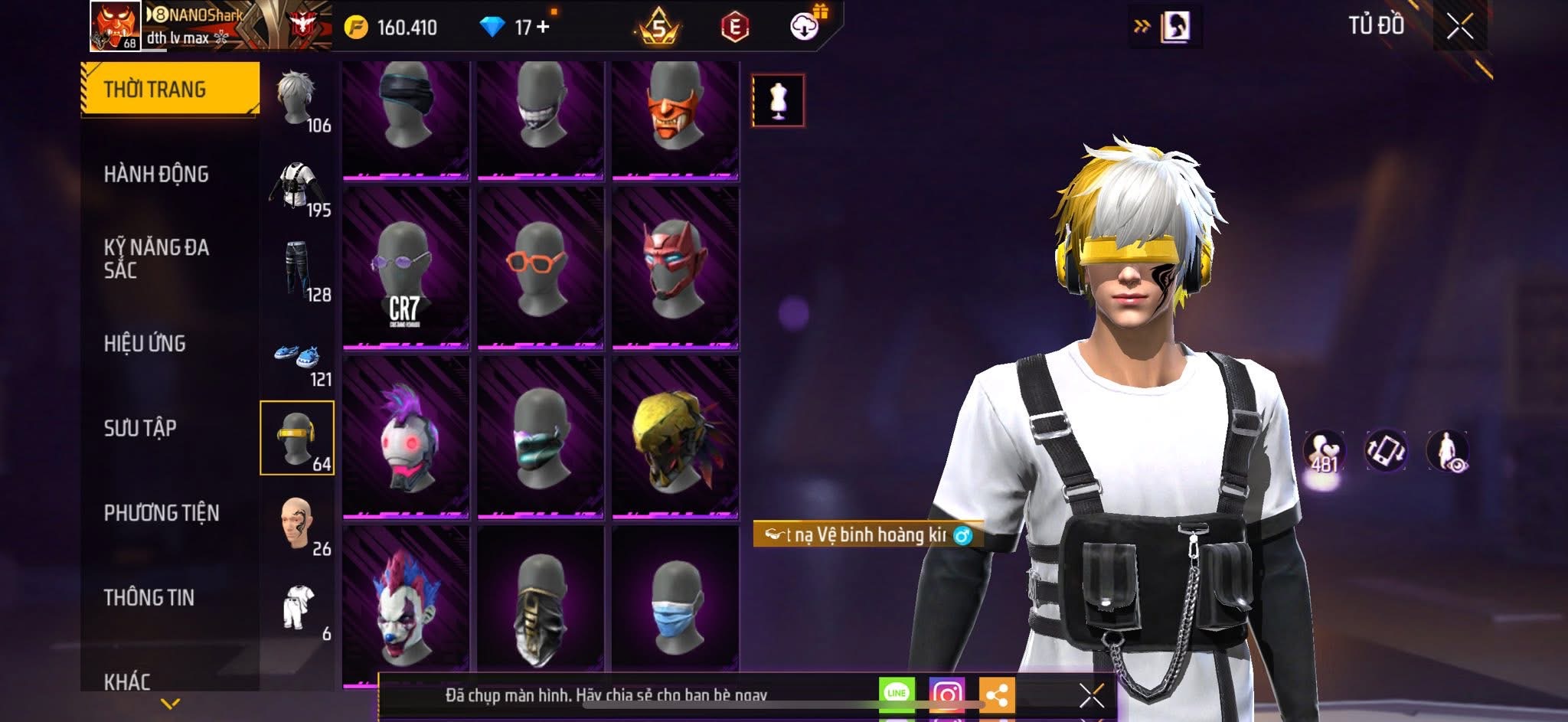The width and height of the screenshot is (1568, 722).
Task: Select the orange-framed glasses item
Action: (540, 270)
